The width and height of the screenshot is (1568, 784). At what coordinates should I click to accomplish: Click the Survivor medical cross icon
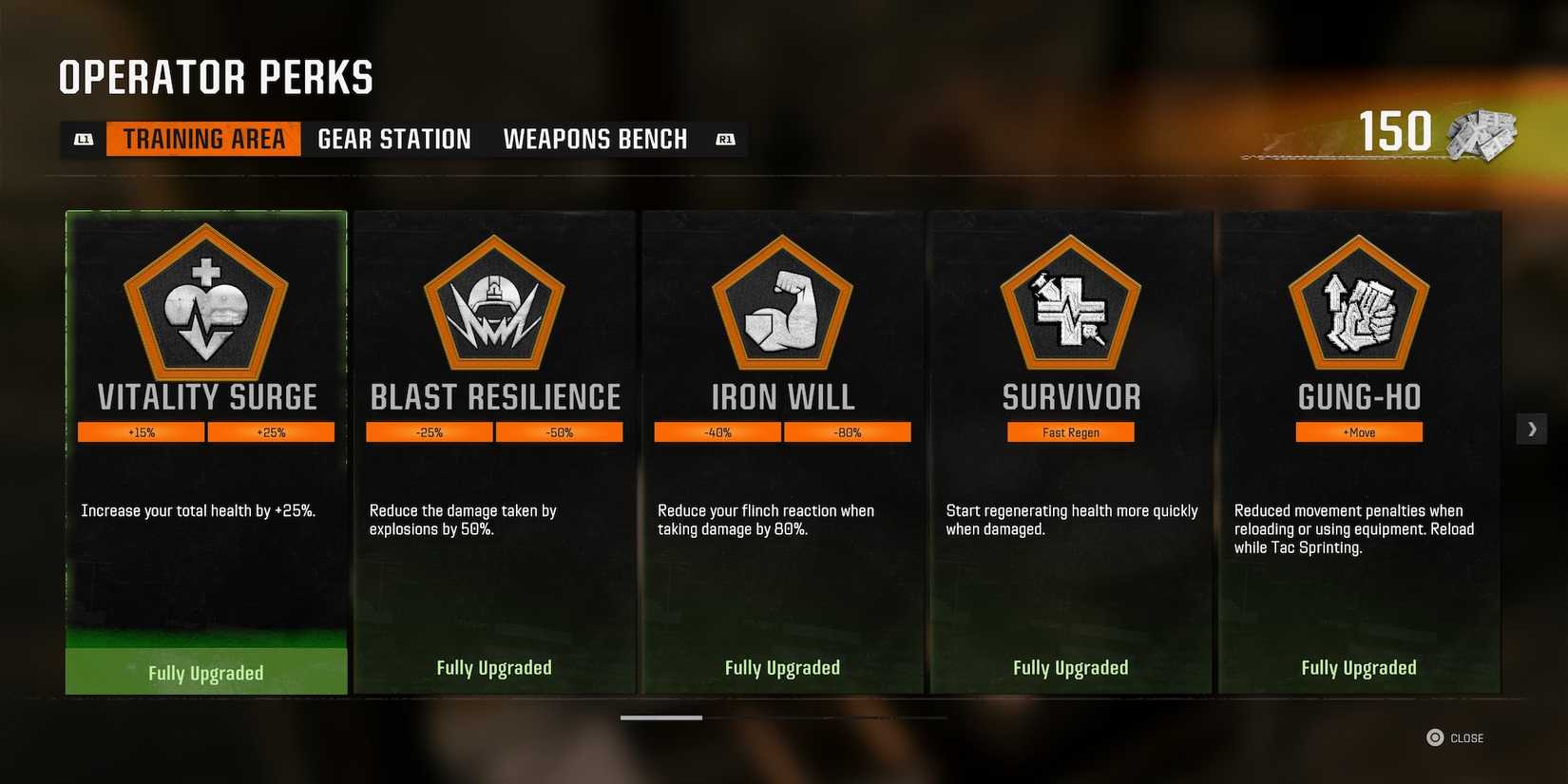(1071, 304)
